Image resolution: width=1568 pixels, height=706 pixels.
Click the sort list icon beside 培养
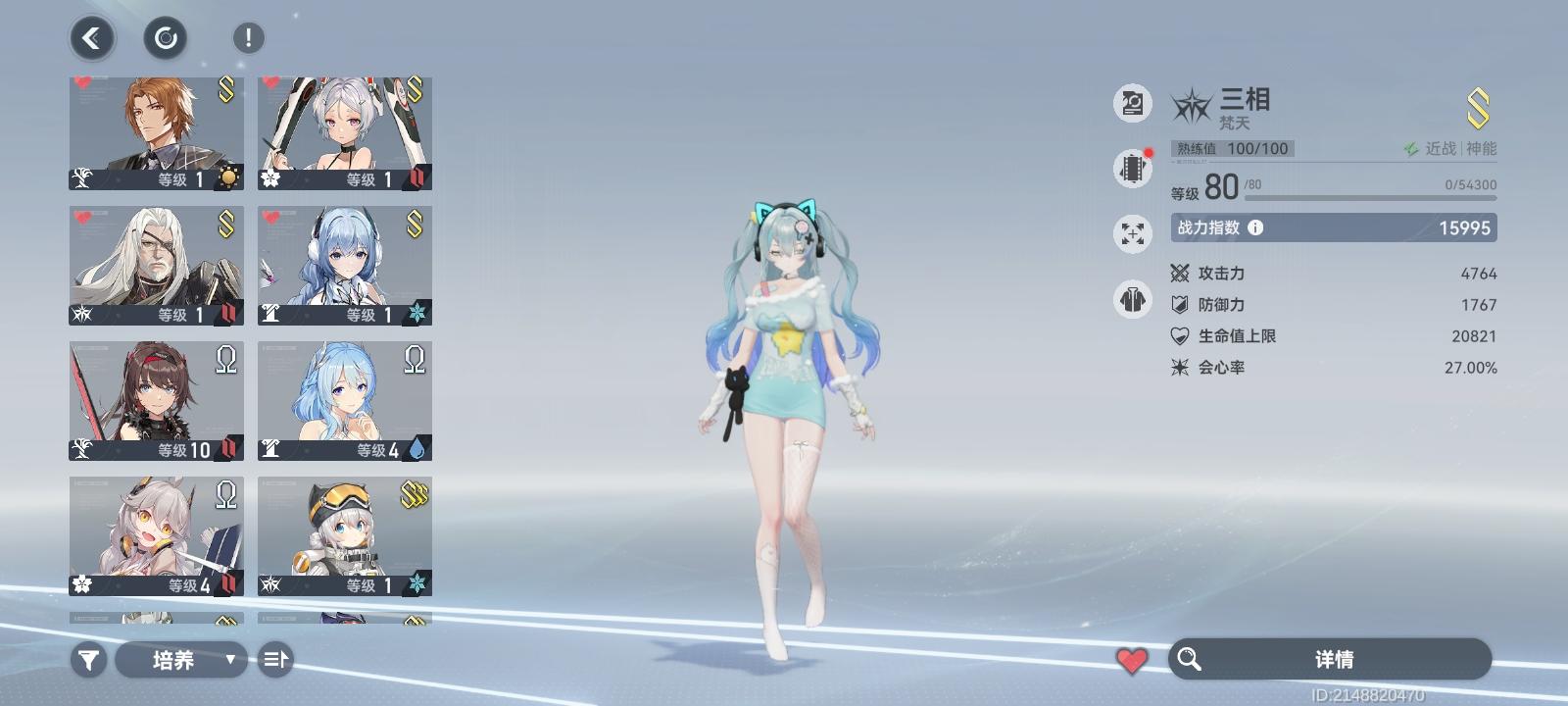pos(275,660)
